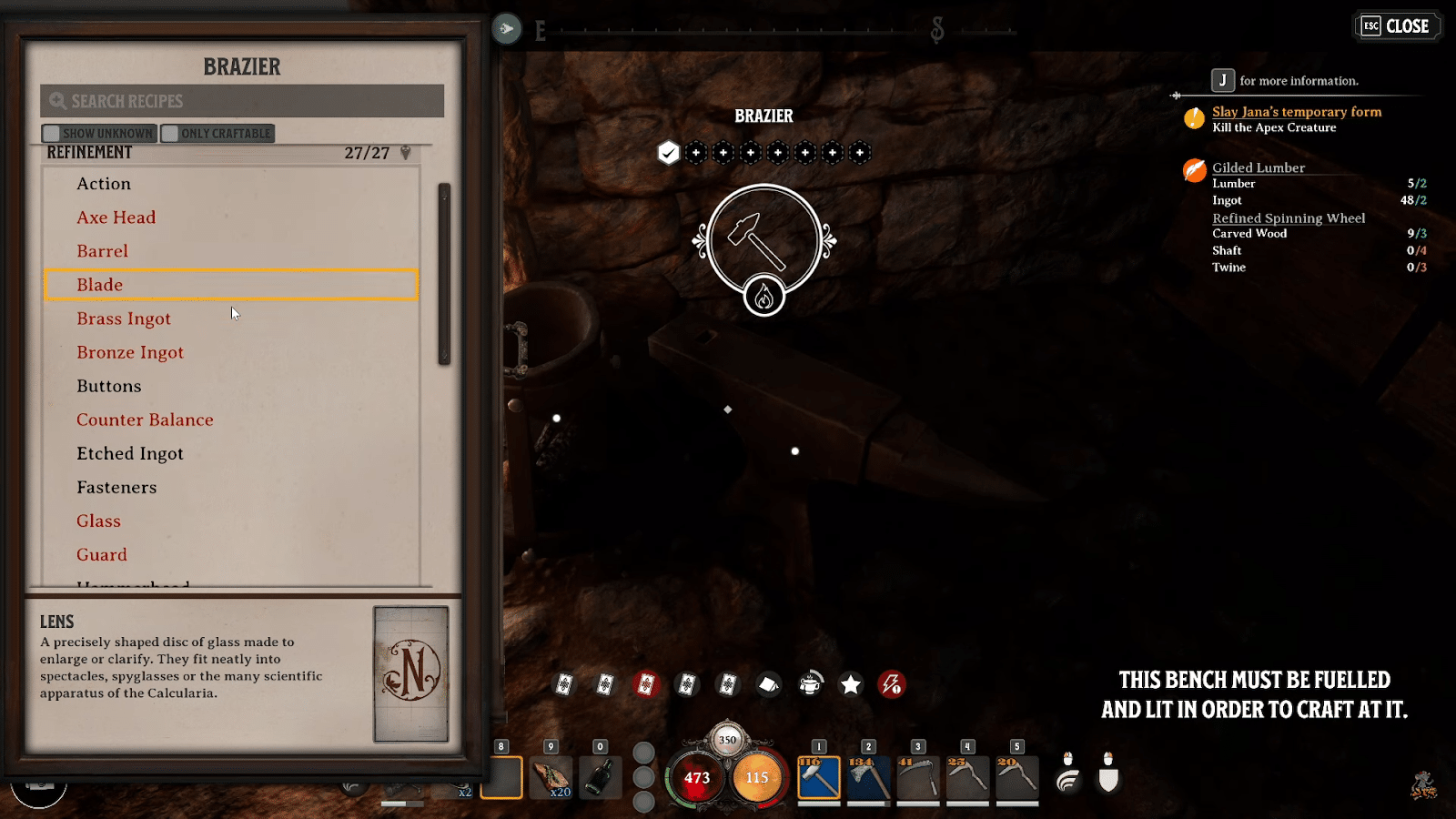Select the star favorites icon
This screenshot has height=819, width=1456.
point(849,684)
